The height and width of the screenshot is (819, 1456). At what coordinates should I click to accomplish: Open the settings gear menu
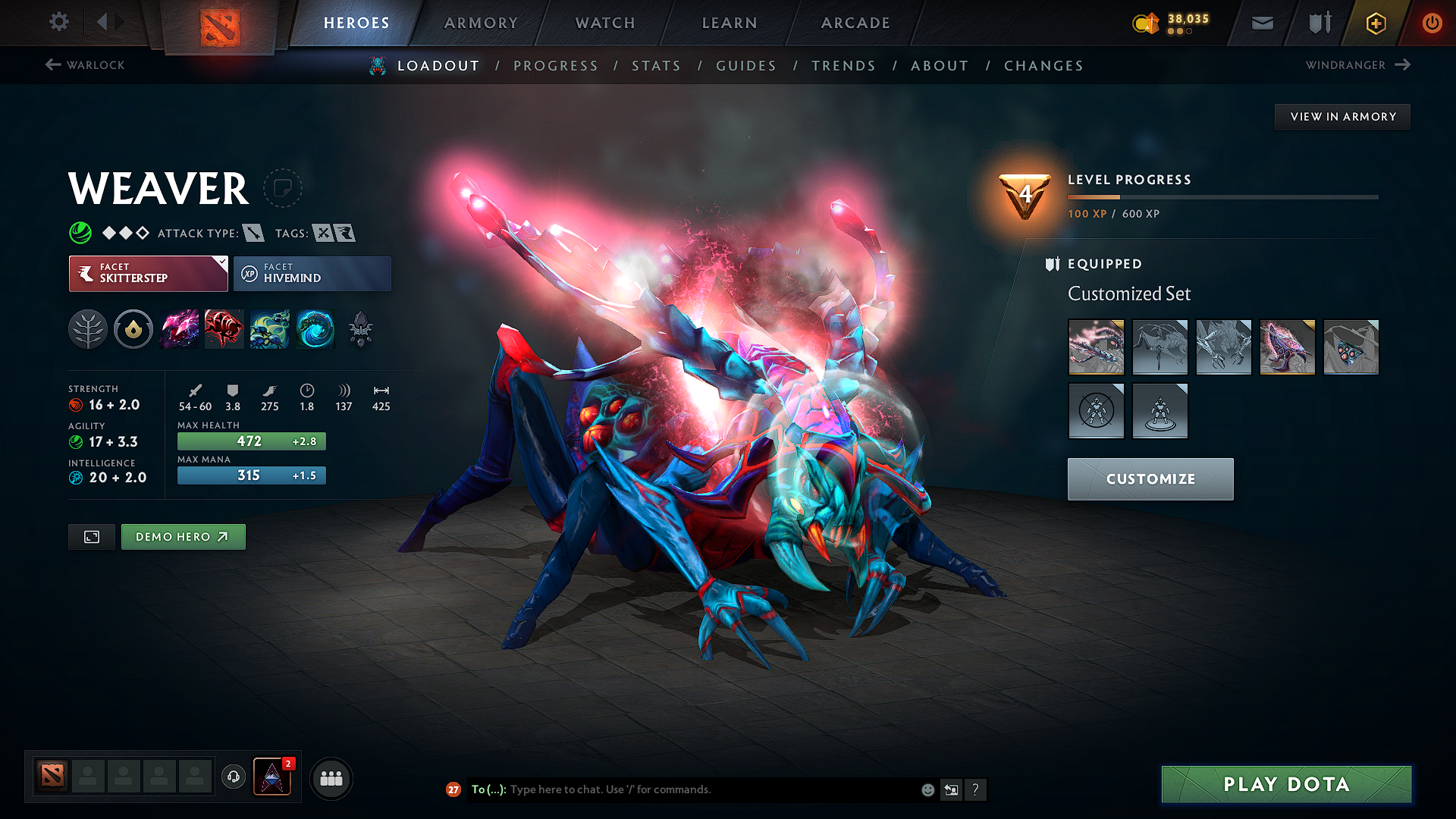(x=58, y=22)
